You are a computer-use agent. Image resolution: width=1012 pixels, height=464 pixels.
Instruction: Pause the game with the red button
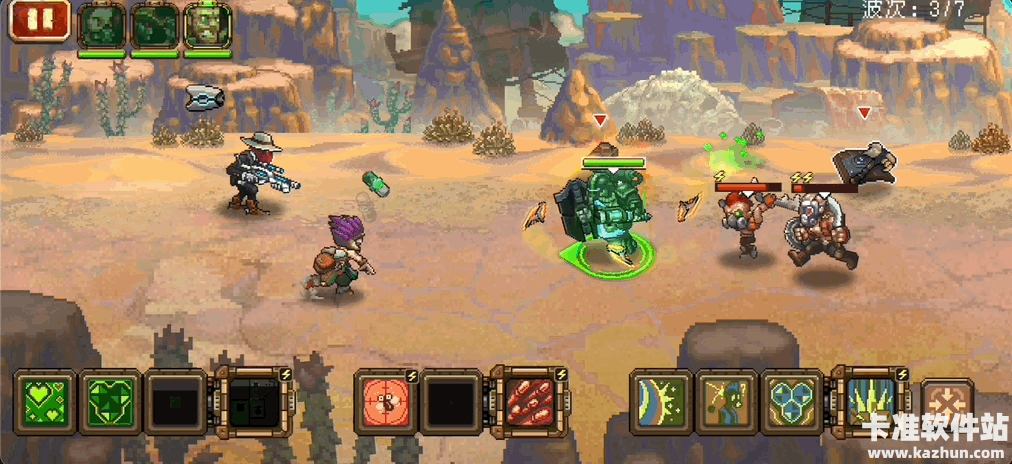pyautogui.click(x=41, y=20)
